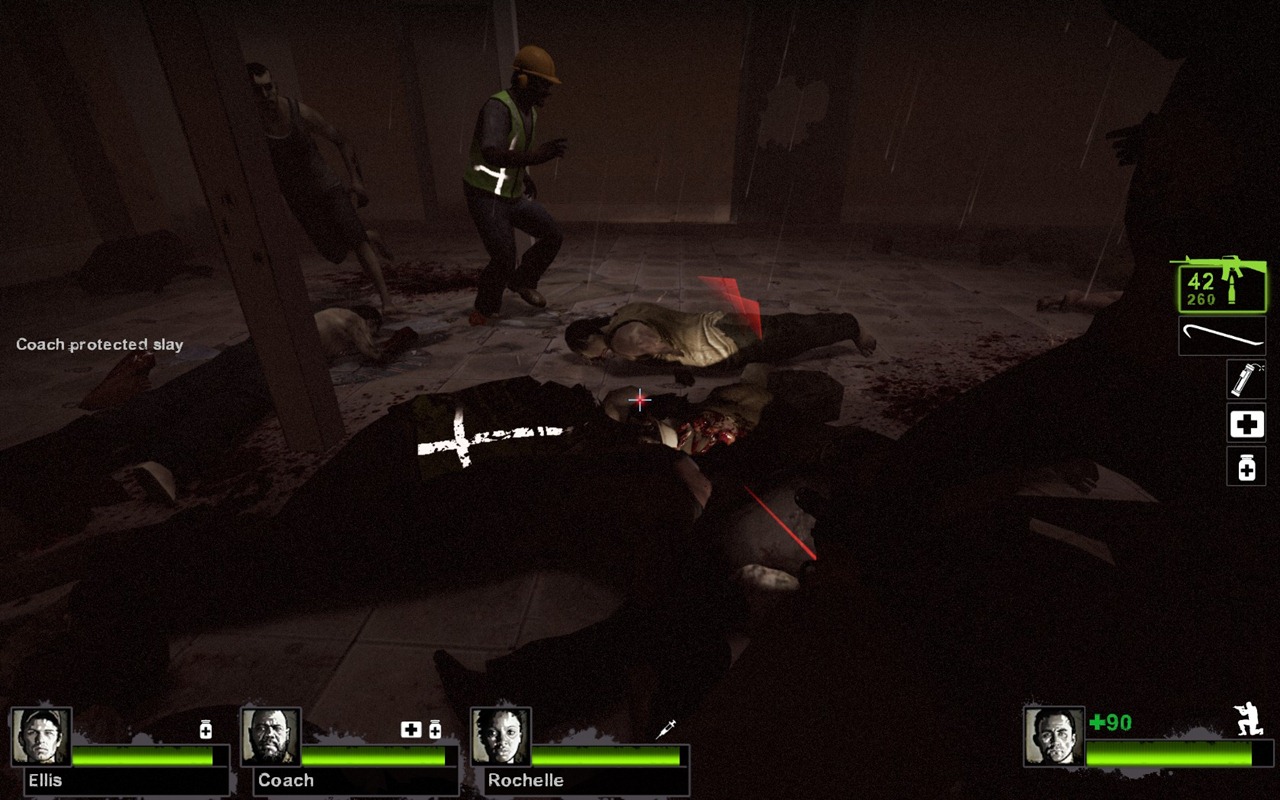1280x800 pixels.
Task: Click Ellis's pain pills indicator
Action: 206,730
